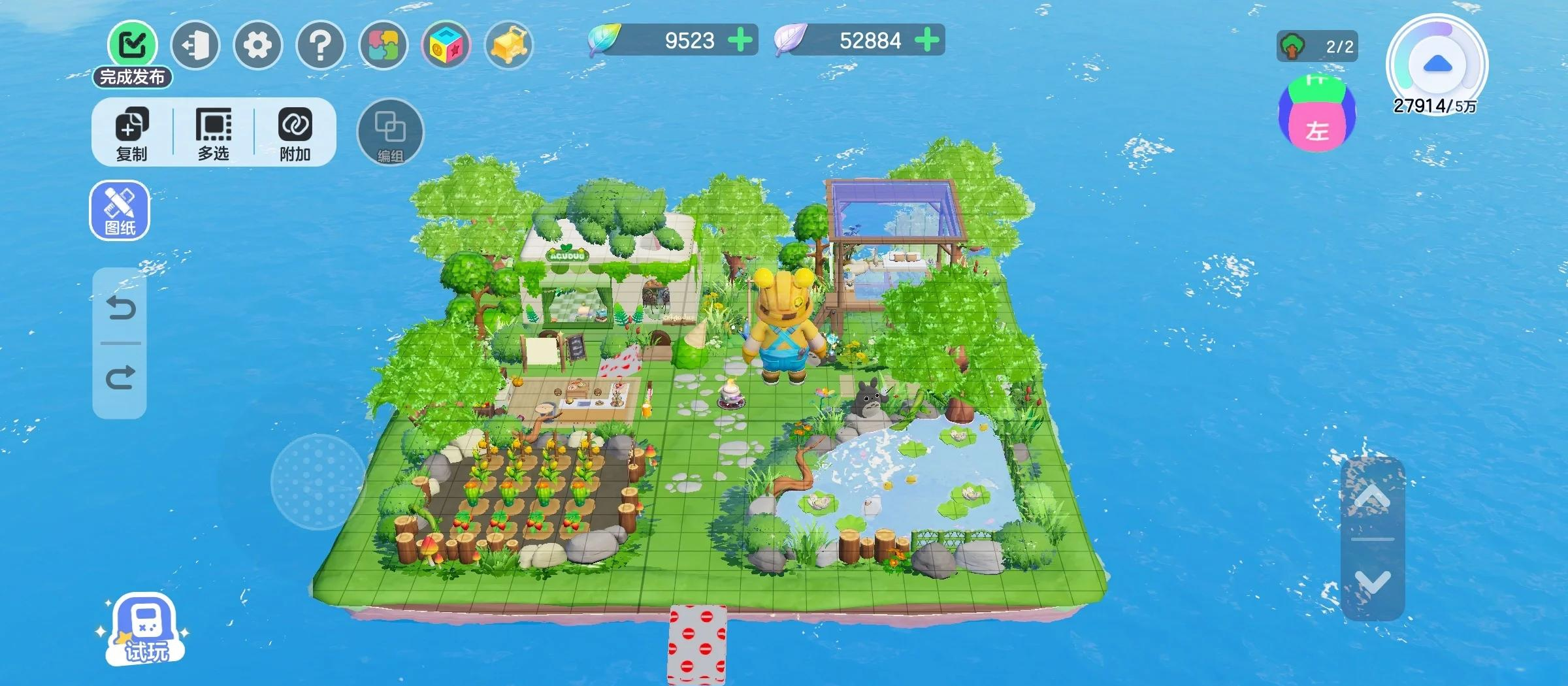Raise height with the up chevron
Image resolution: width=1568 pixels, height=686 pixels.
coord(1372,500)
